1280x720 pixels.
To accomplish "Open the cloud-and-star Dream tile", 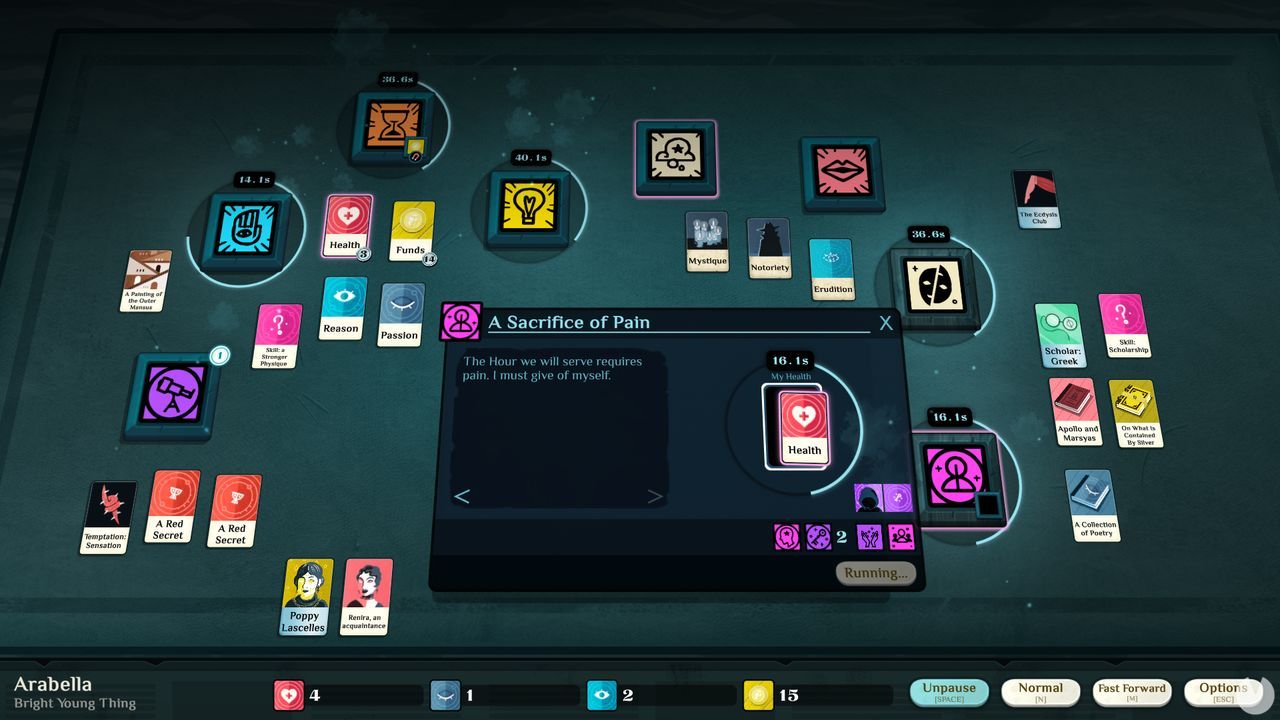I will pyautogui.click(x=675, y=157).
